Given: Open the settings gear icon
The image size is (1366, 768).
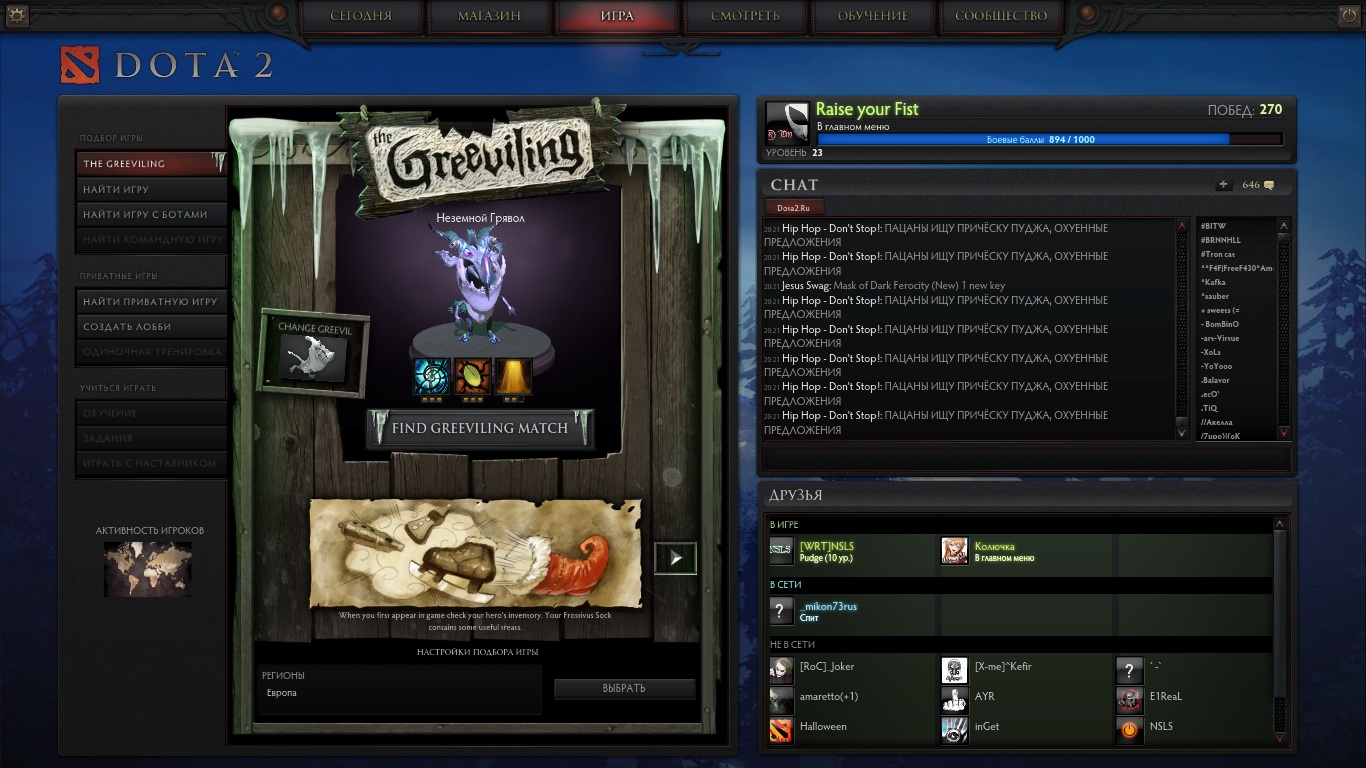Looking at the screenshot, I should (17, 14).
